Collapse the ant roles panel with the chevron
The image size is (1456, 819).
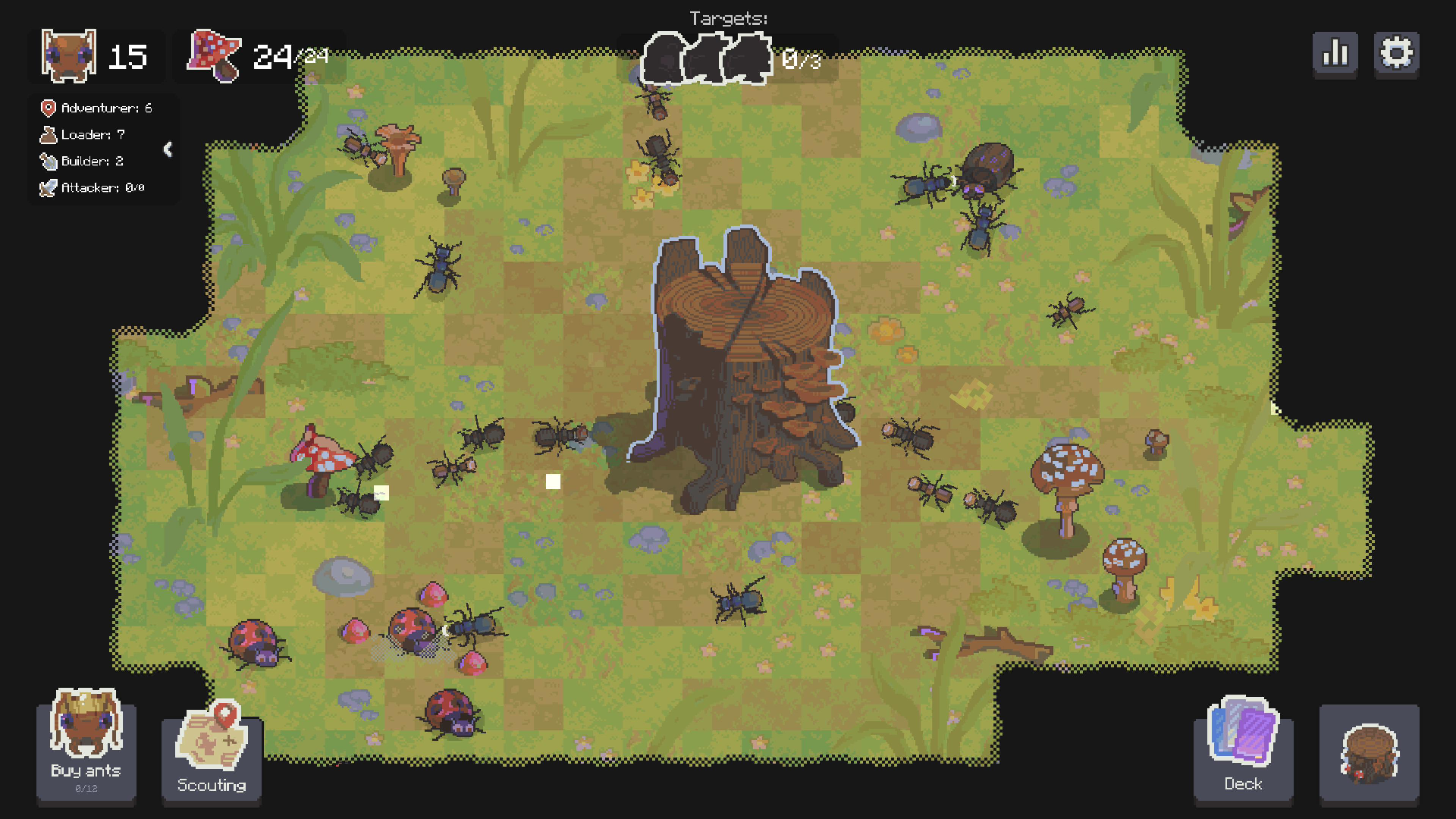168,149
